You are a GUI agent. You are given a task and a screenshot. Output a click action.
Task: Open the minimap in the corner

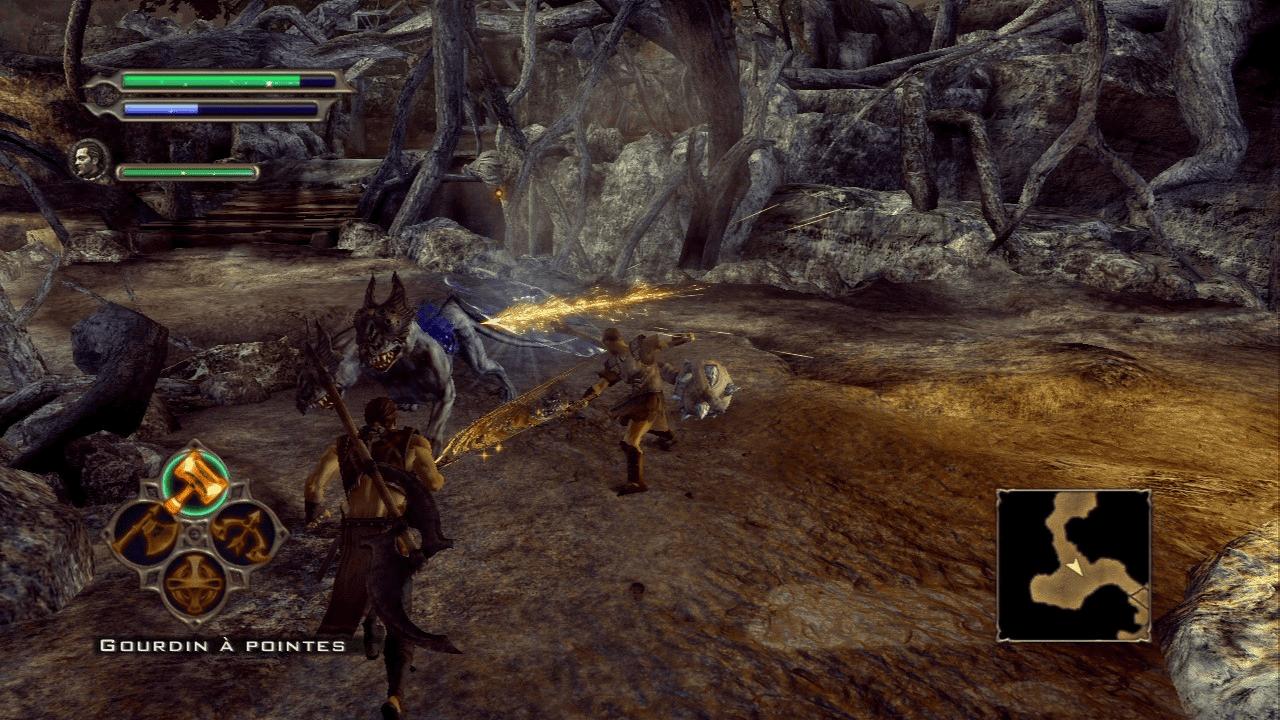(1077, 565)
